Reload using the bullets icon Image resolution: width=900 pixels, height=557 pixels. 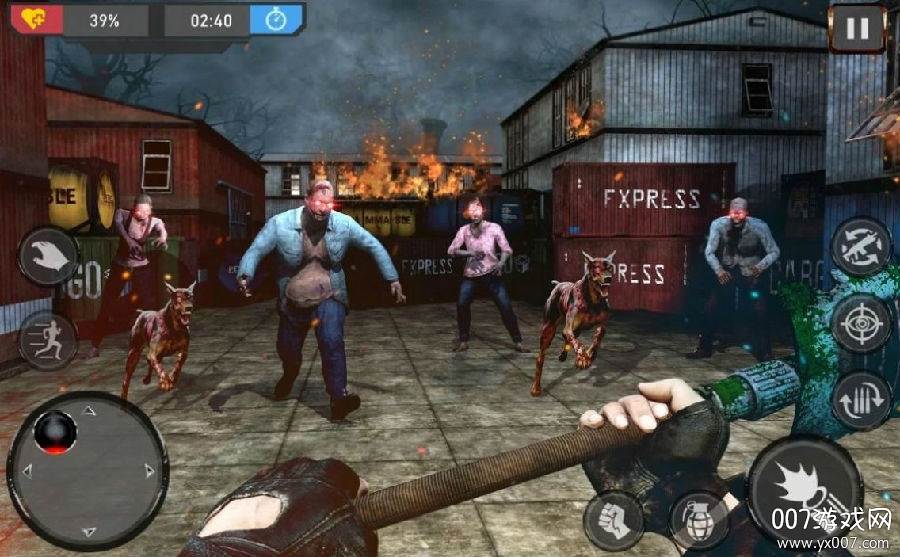pyautogui.click(x=861, y=400)
